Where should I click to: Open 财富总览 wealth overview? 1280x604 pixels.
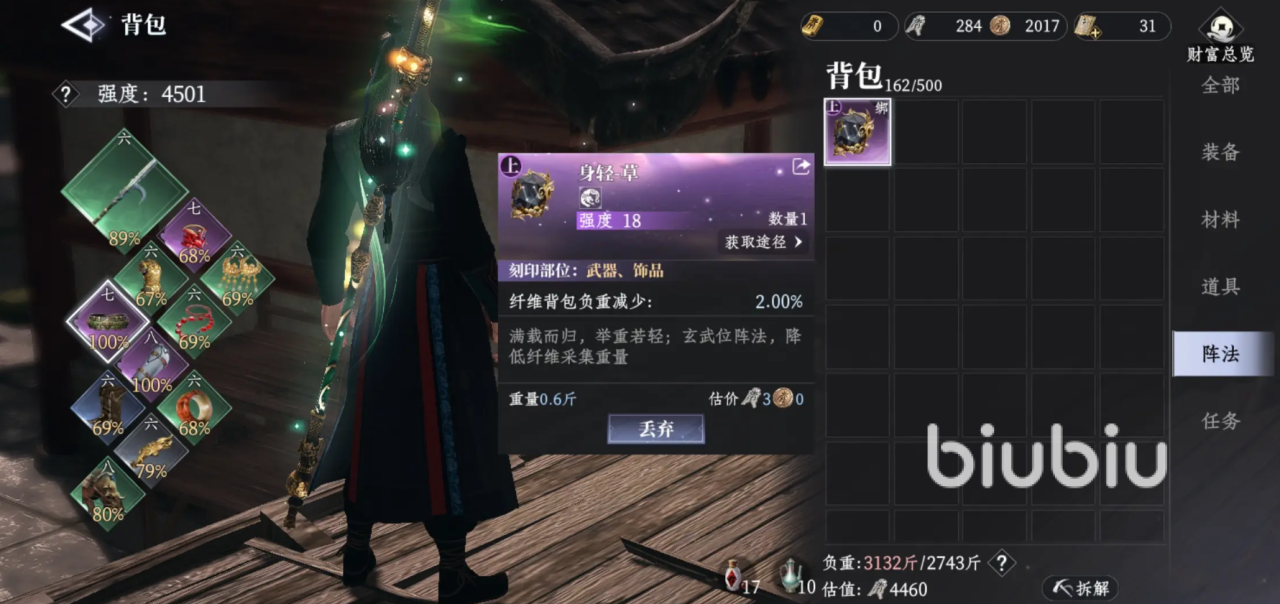[x=1220, y=35]
